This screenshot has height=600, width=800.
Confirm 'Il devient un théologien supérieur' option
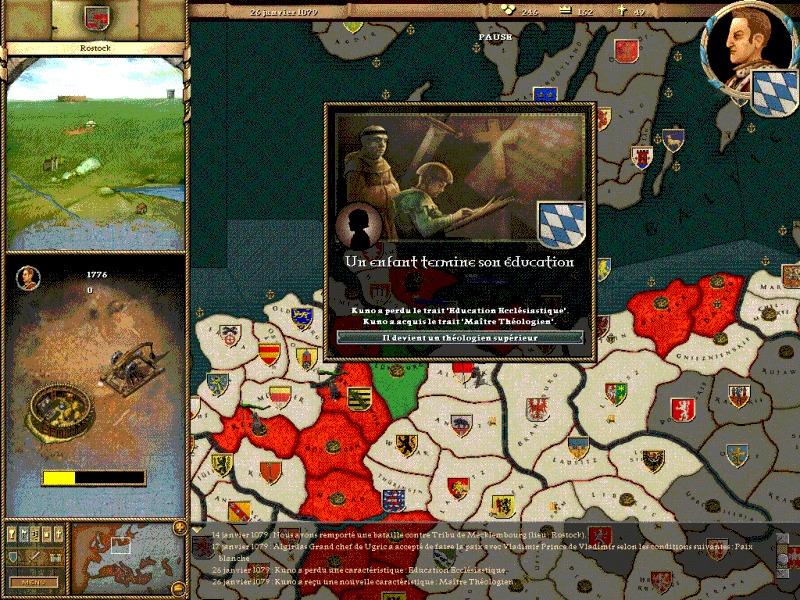(460, 338)
